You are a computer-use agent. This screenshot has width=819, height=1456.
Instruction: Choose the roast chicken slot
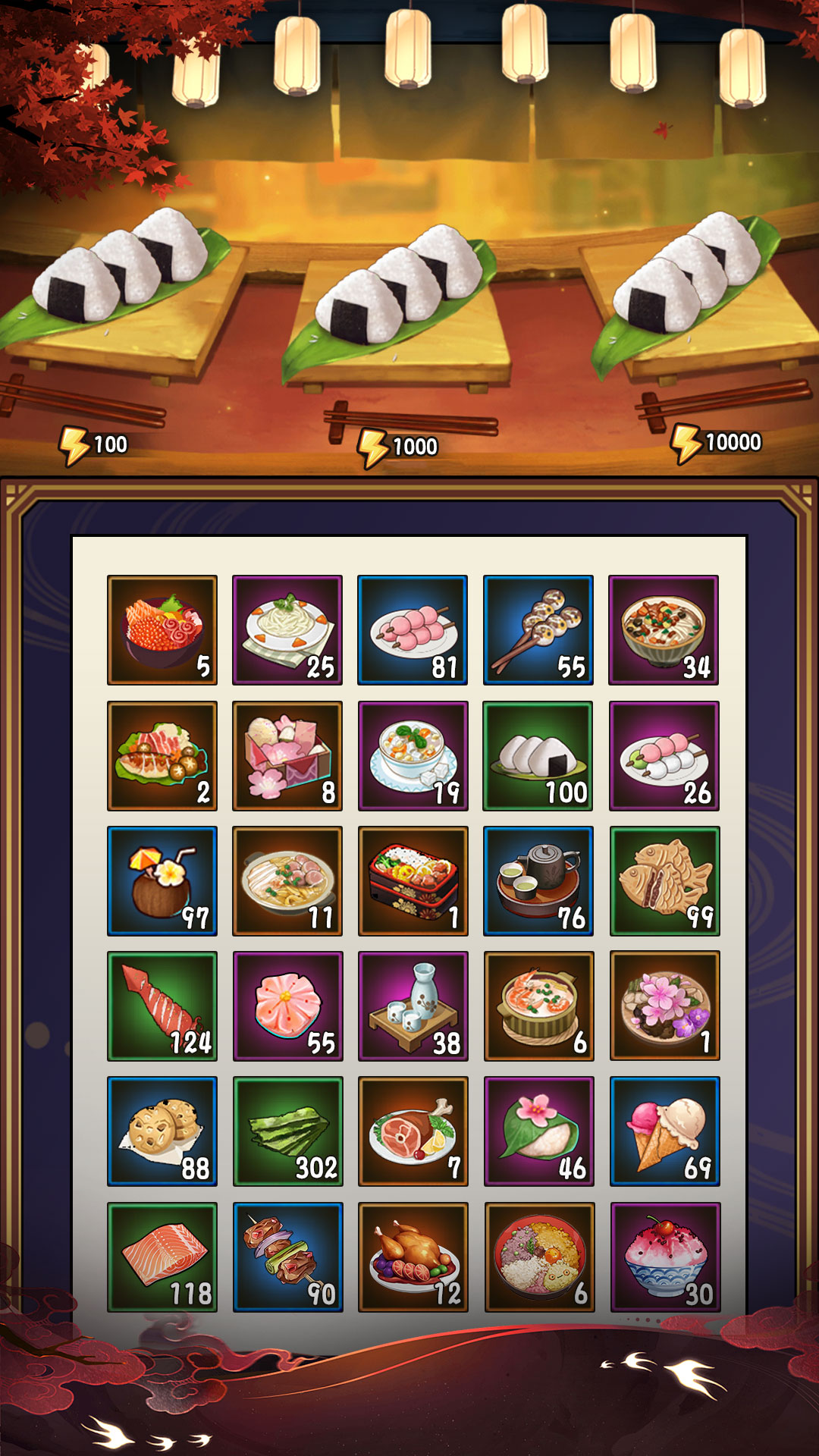413,1257
